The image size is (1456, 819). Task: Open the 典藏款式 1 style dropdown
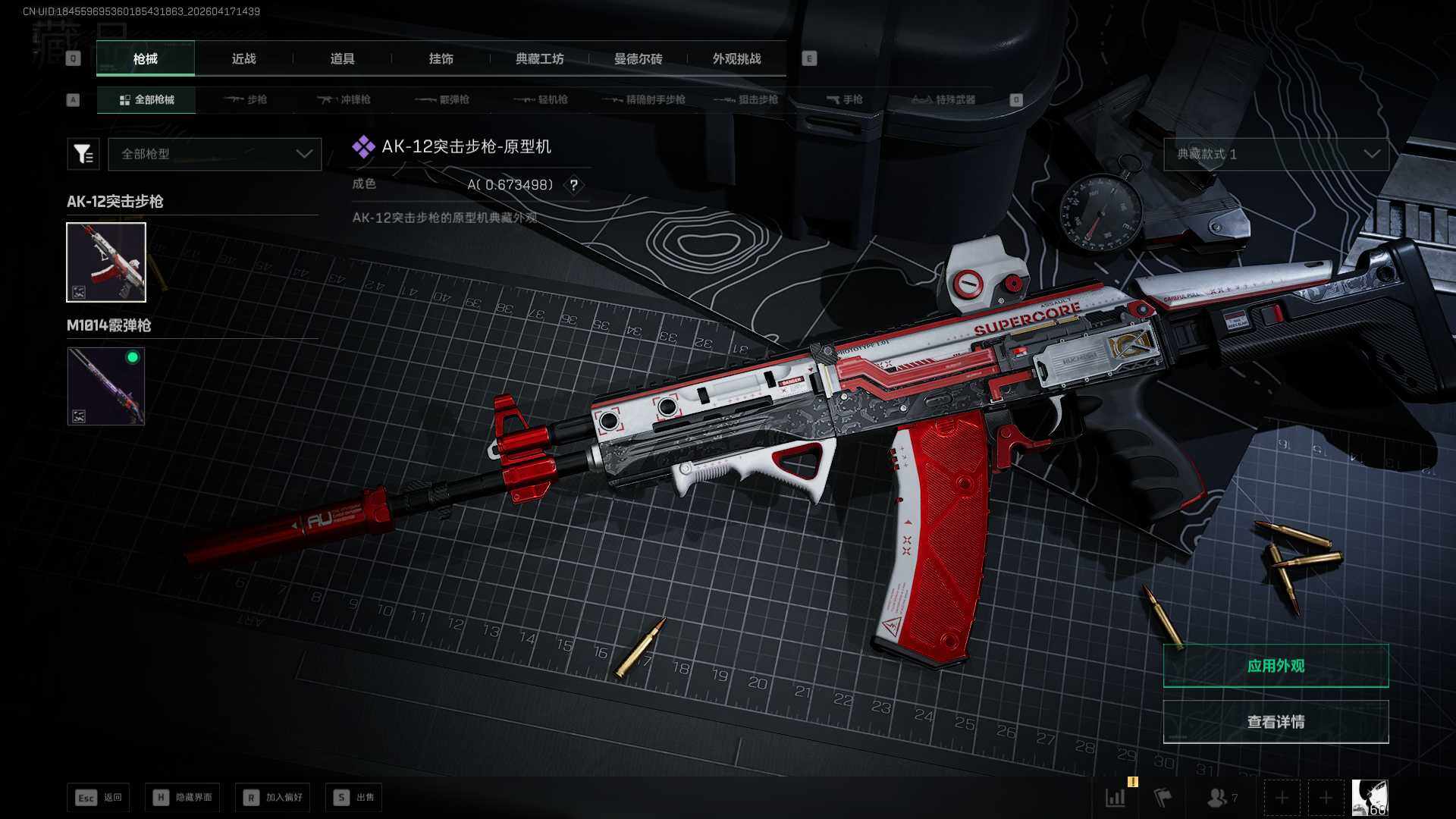(1276, 154)
